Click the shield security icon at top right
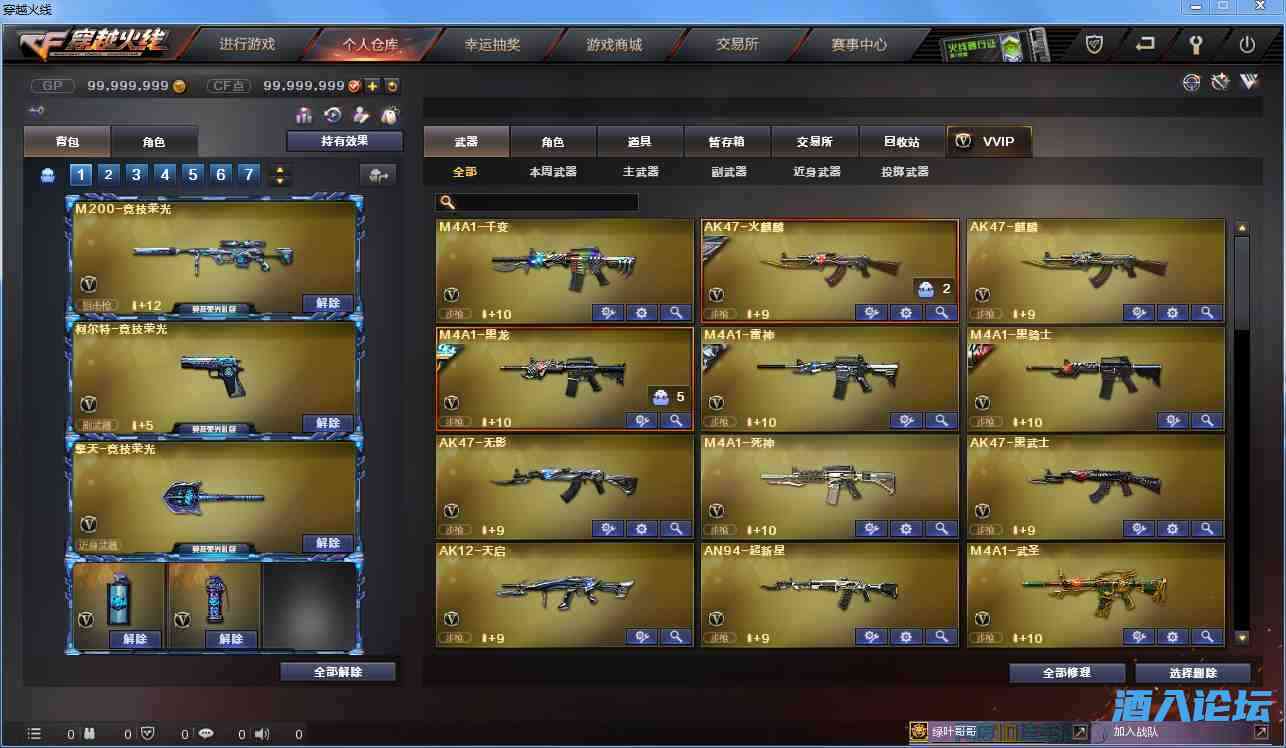1286x748 pixels. pos(1093,44)
